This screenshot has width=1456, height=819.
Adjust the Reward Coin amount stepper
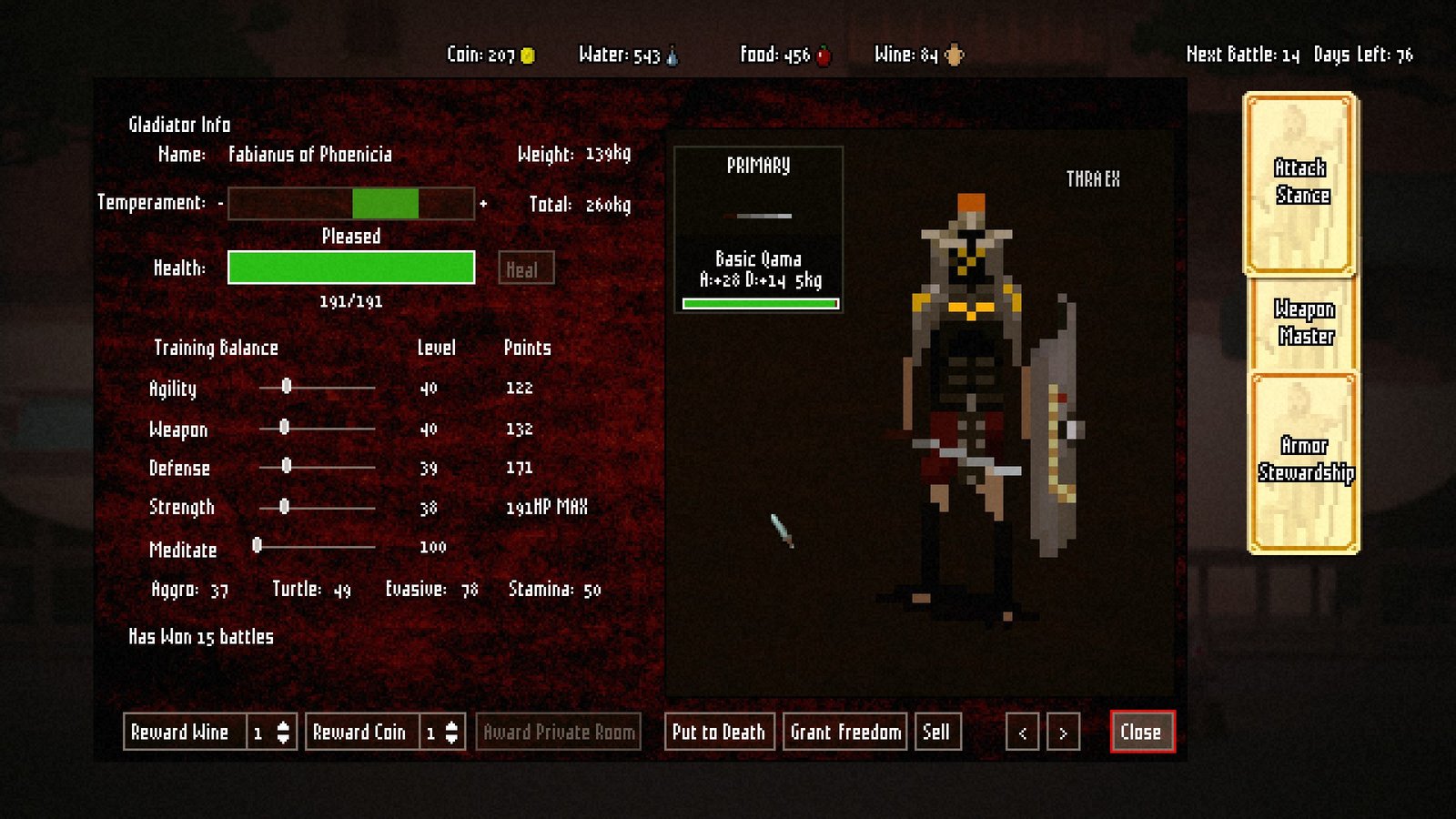(x=451, y=733)
